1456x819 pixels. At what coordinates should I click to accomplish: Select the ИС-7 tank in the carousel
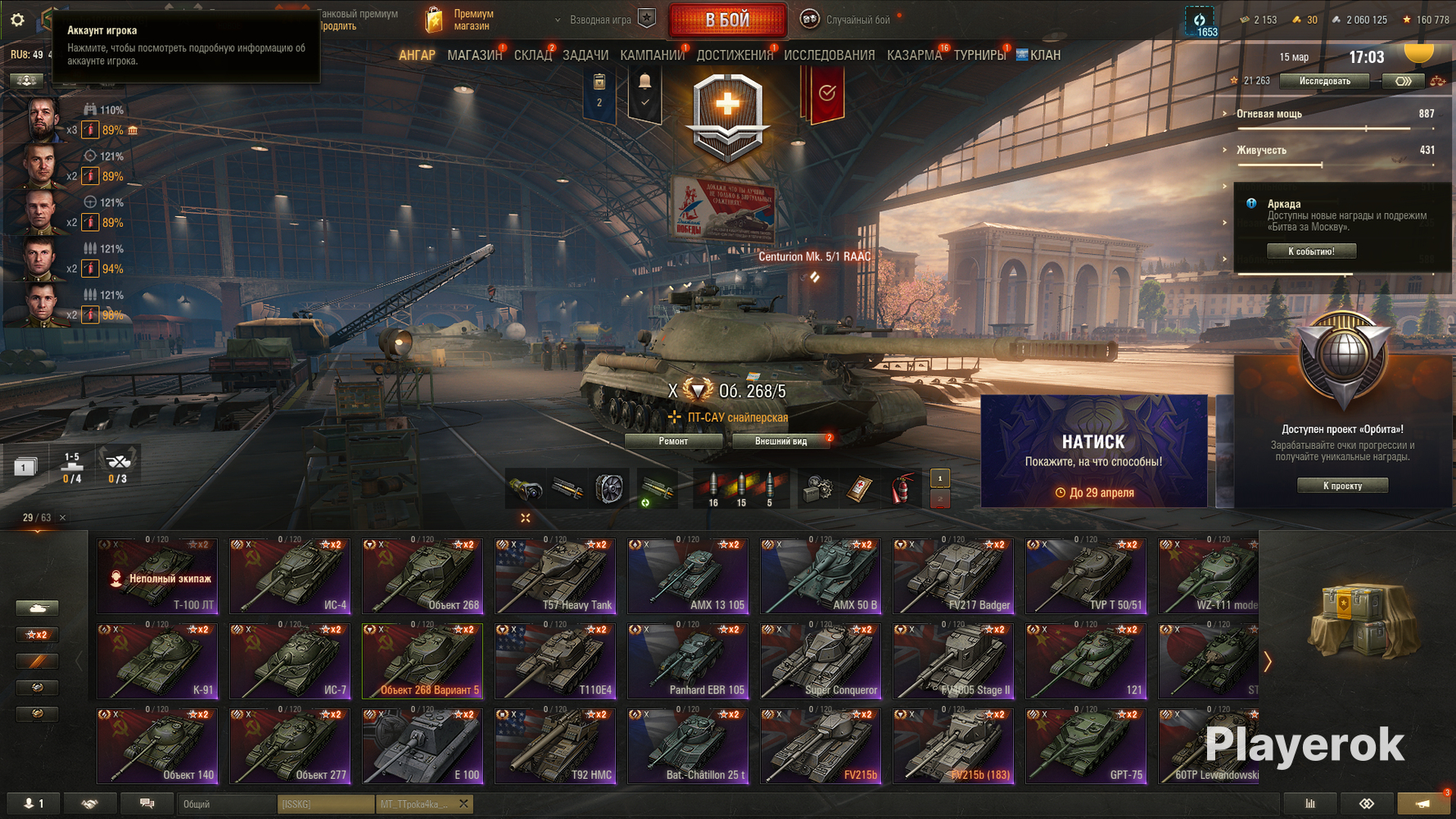(290, 661)
